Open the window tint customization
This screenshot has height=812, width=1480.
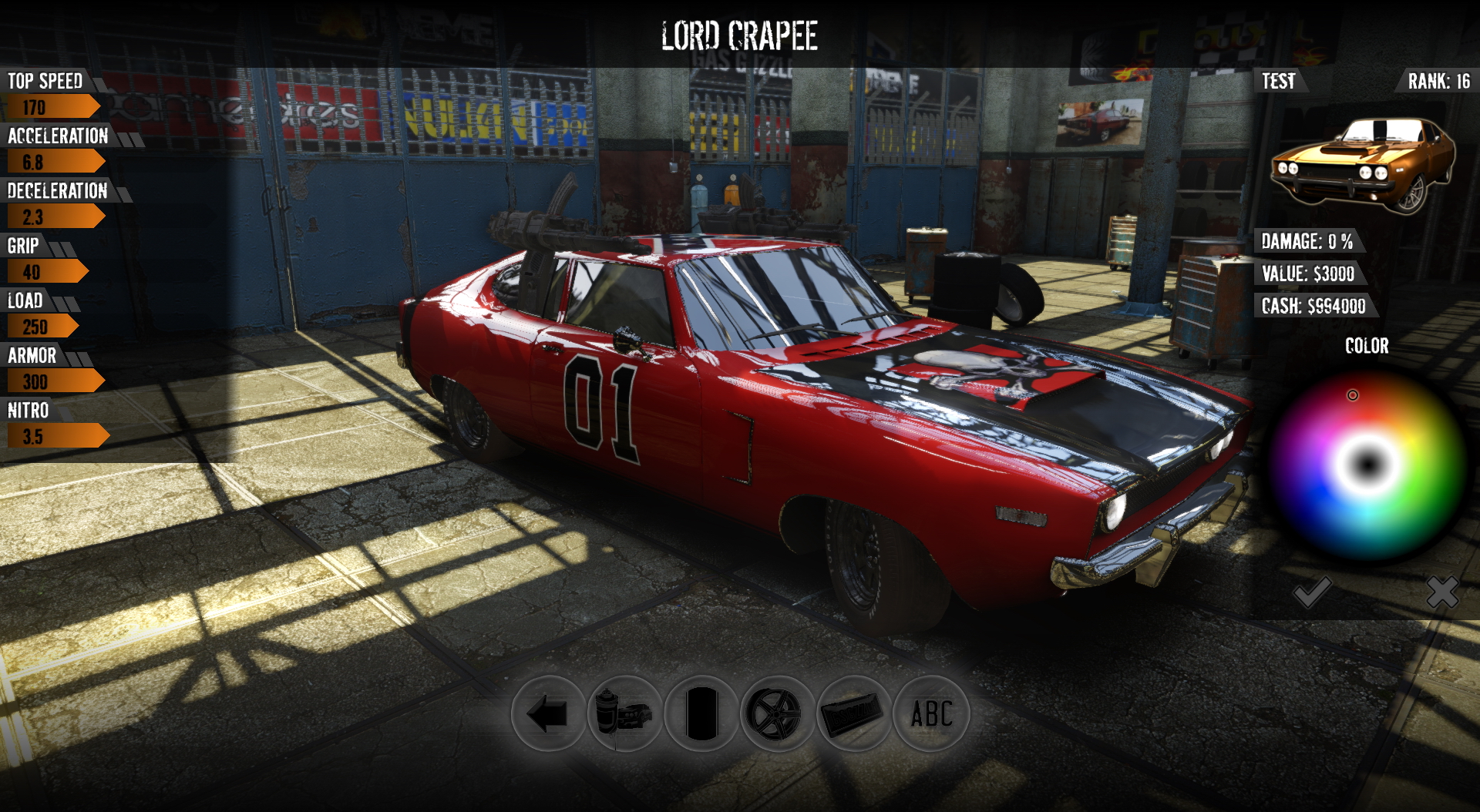pos(702,713)
